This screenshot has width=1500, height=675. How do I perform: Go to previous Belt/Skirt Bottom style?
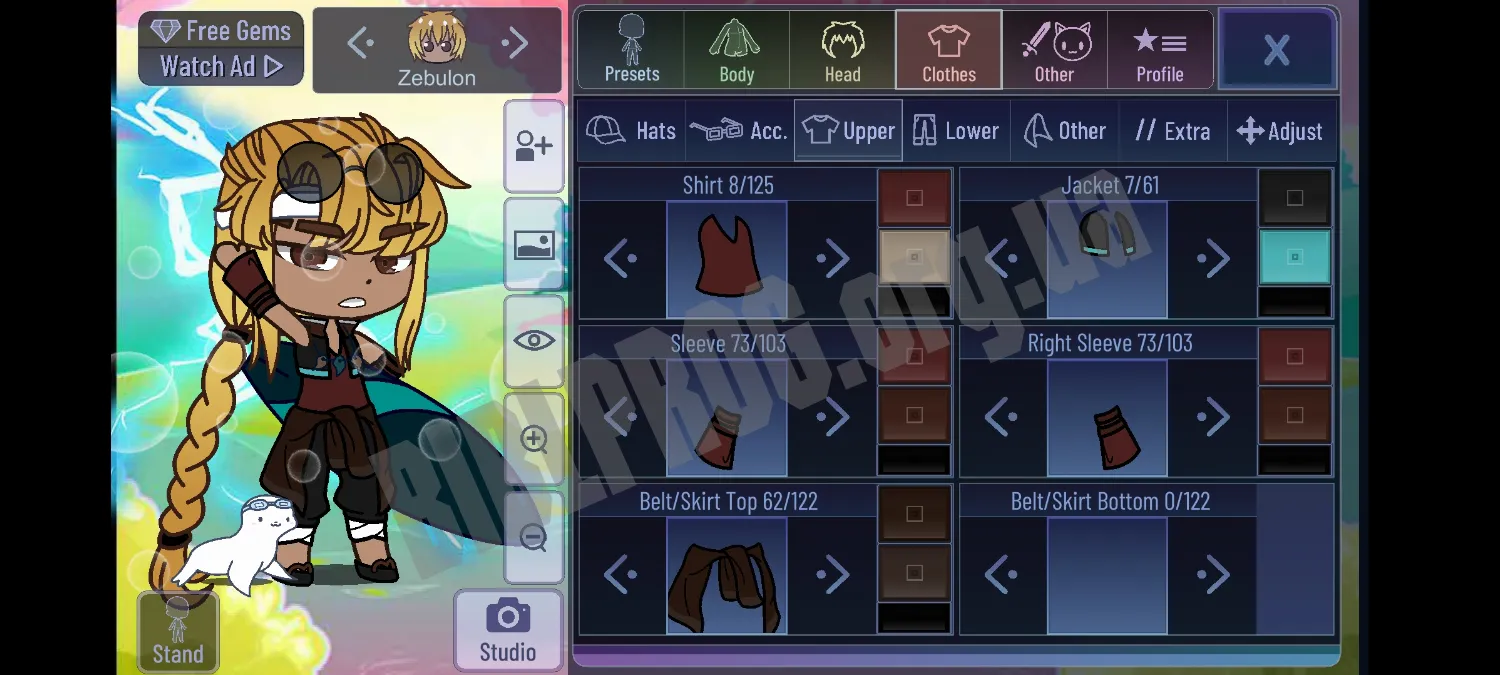[1001, 575]
